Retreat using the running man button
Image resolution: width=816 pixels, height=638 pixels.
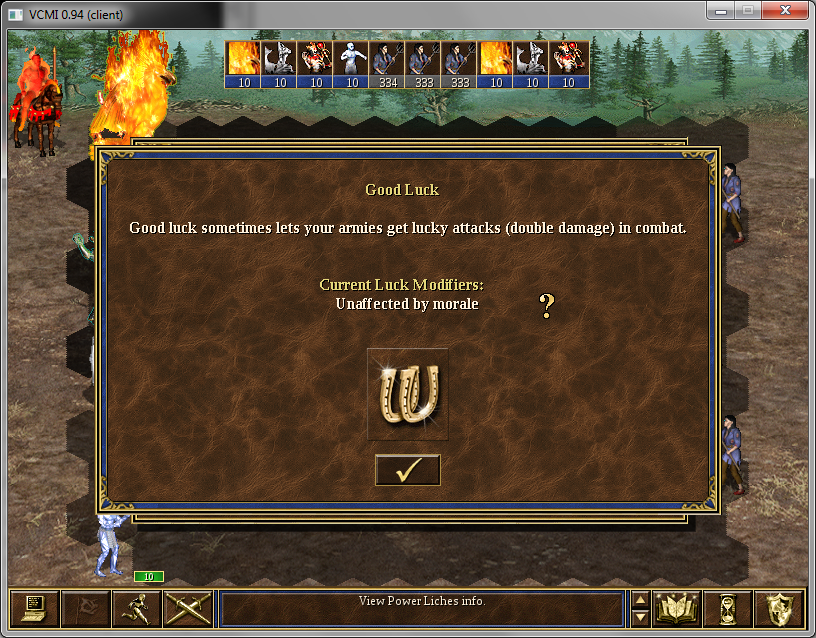(x=136, y=608)
